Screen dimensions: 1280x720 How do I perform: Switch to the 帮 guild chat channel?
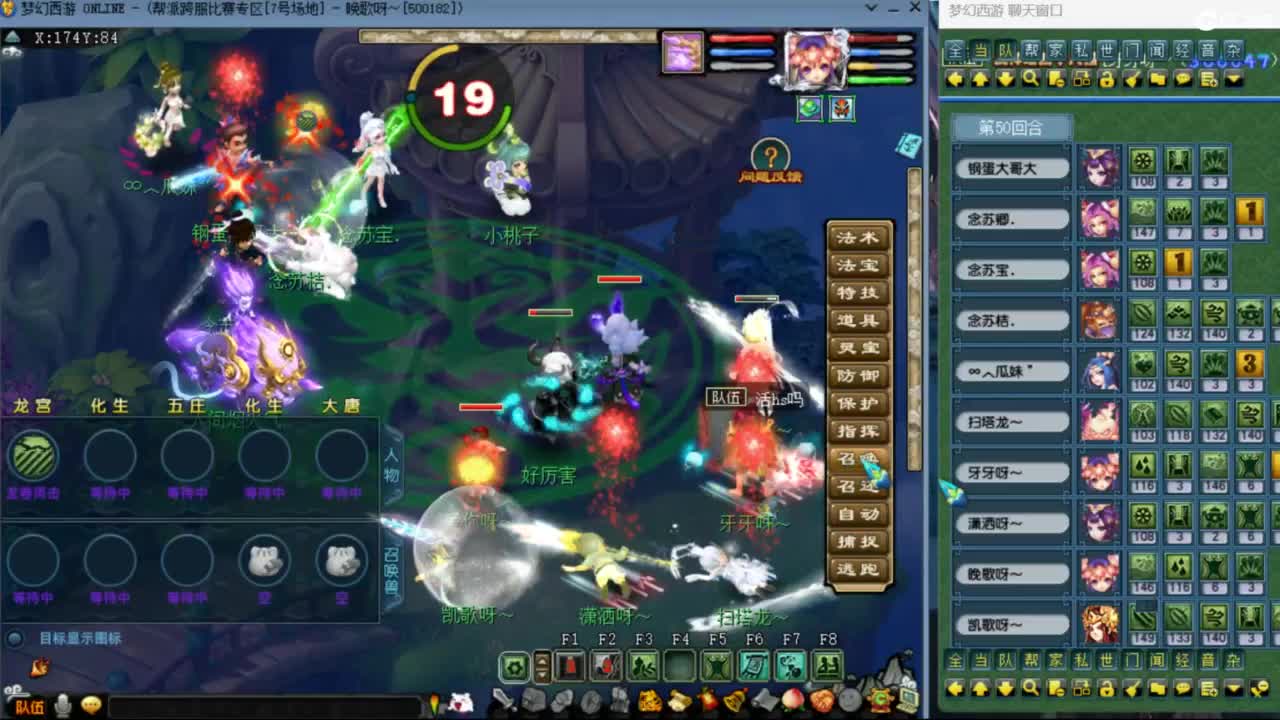(1030, 47)
